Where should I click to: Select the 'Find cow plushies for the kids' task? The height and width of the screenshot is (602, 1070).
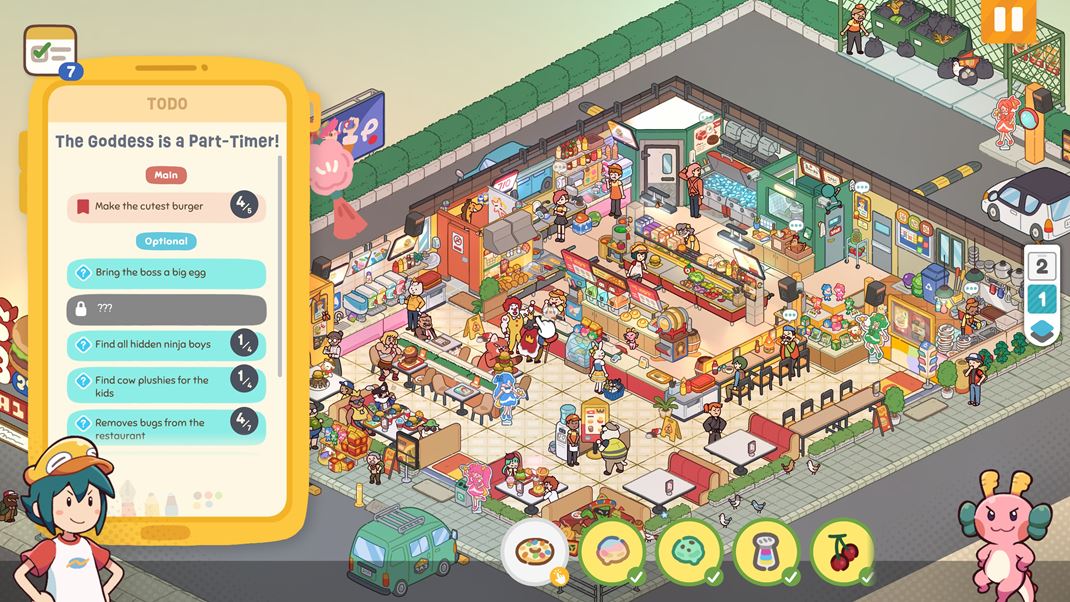point(166,386)
